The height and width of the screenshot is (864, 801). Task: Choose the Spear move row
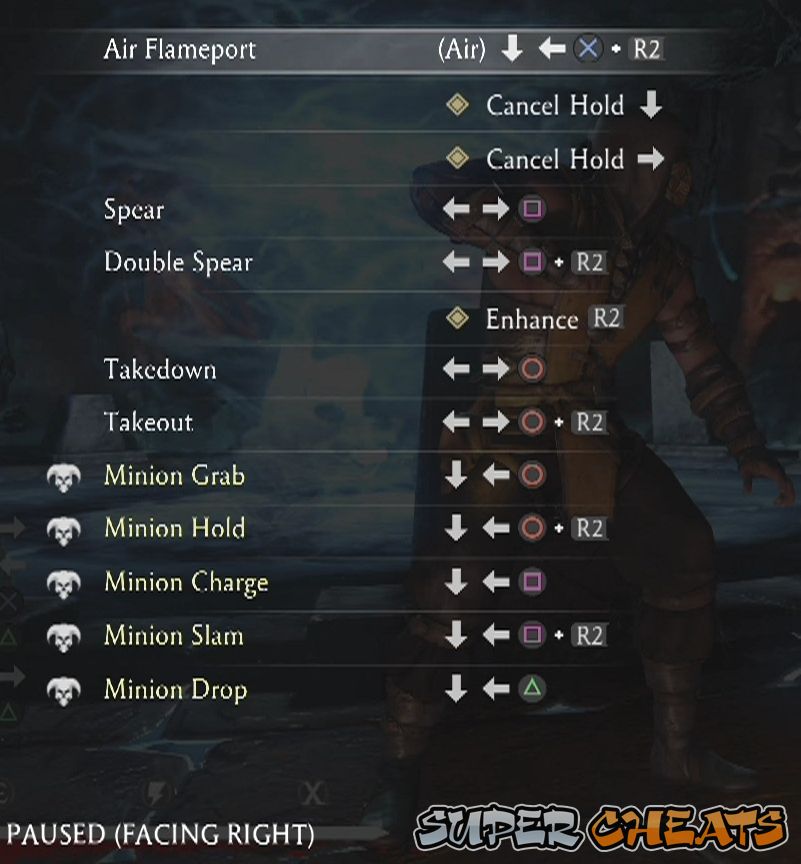pos(134,210)
